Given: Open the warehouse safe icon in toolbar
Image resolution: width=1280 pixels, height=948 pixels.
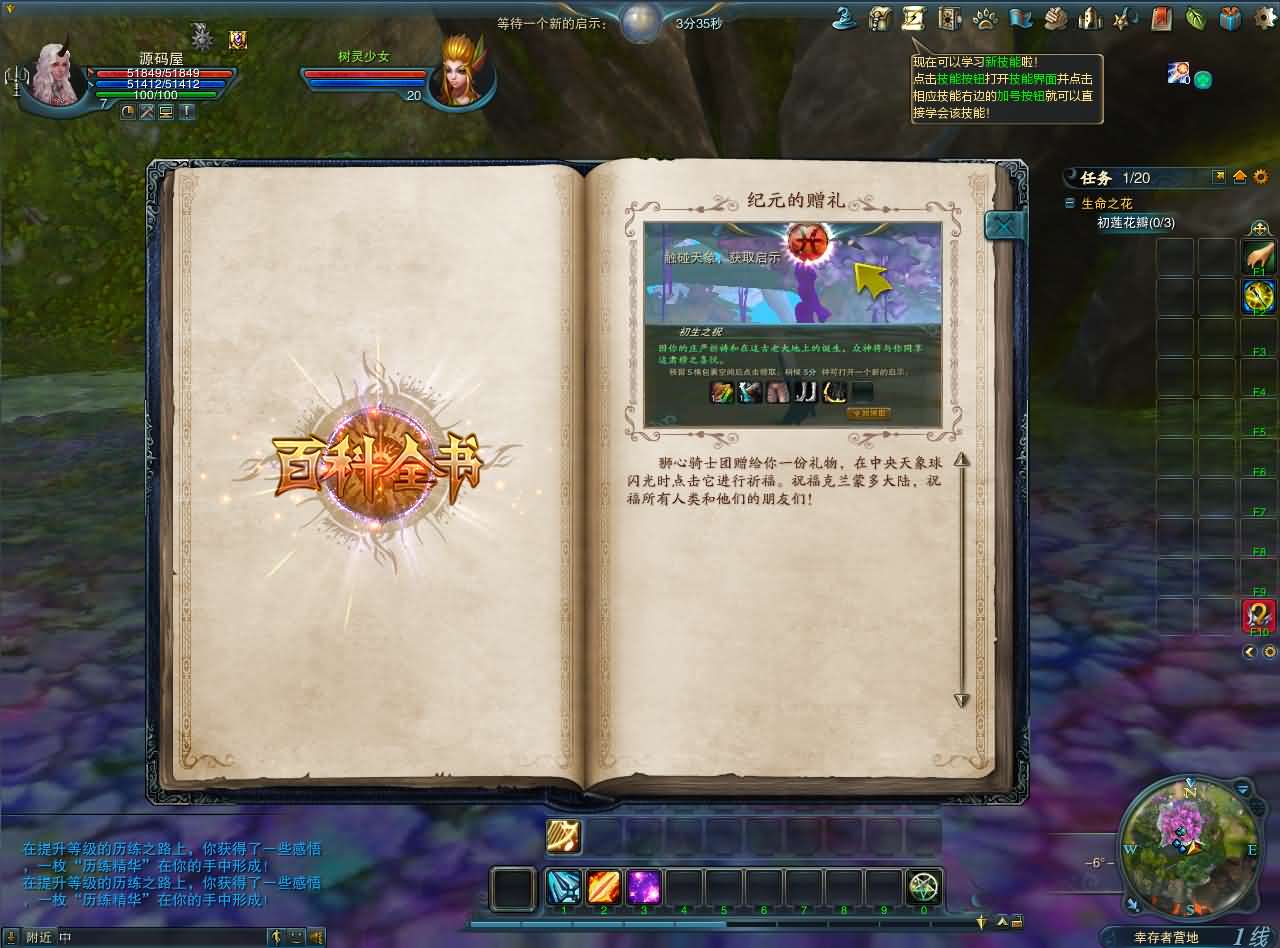Looking at the screenshot, I should (947, 18).
